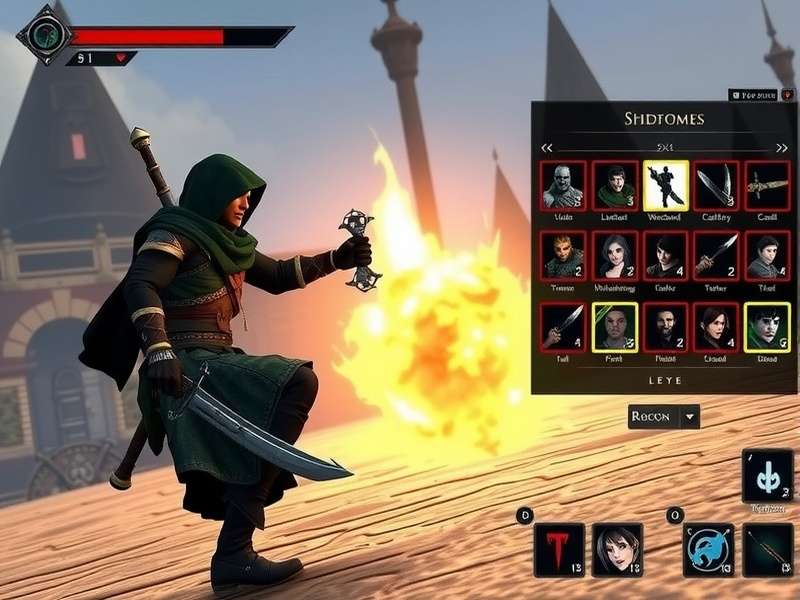The image size is (800, 600).
Task: Activate the red T-shaped ability icon
Action: (559, 550)
